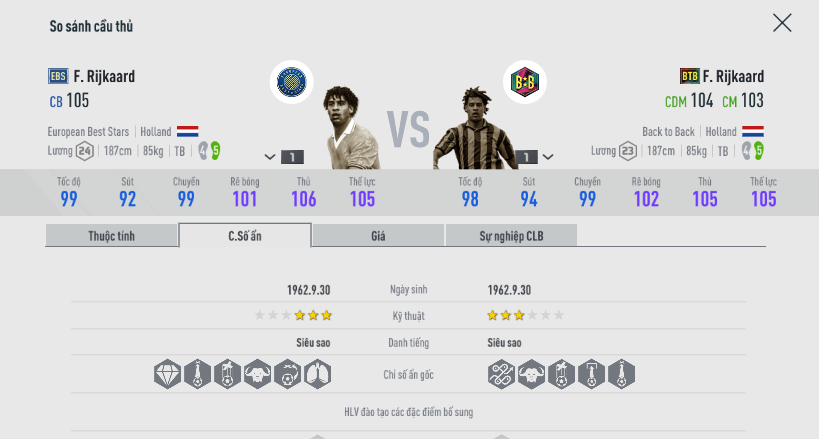Click the lungs hidden trait icon
This screenshot has height=439, width=819.
coord(317,374)
